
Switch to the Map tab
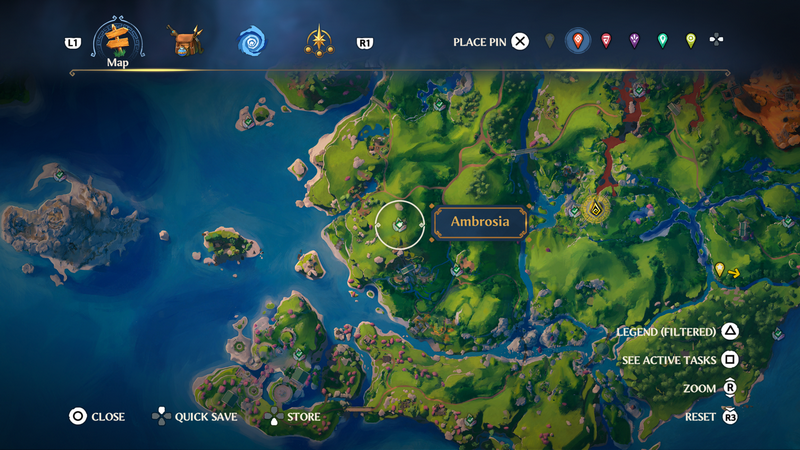click(x=118, y=42)
